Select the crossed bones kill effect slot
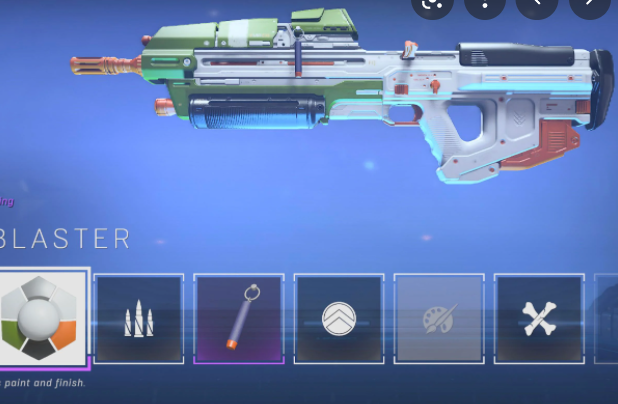 [x=539, y=318]
